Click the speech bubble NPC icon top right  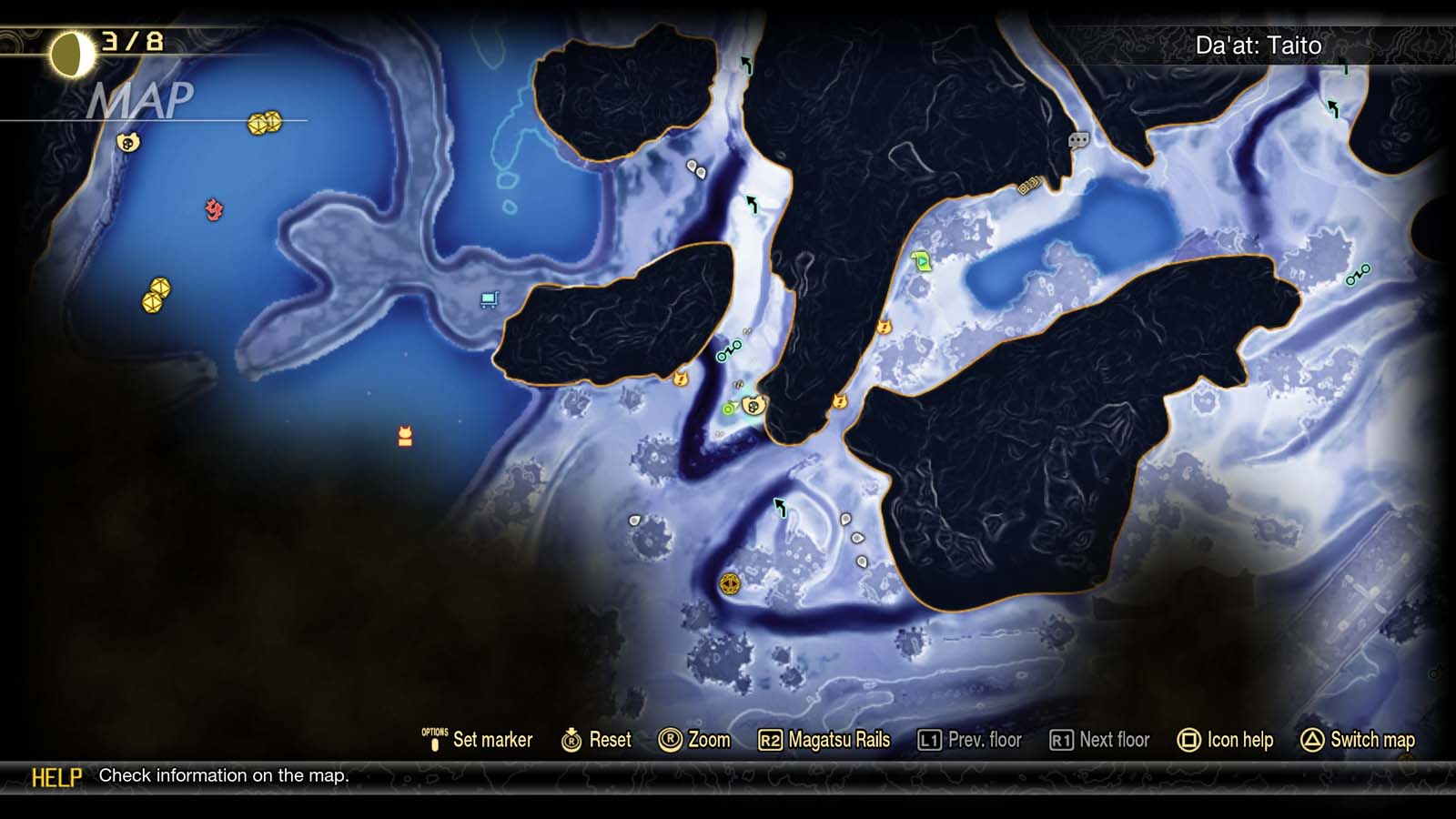(1077, 142)
